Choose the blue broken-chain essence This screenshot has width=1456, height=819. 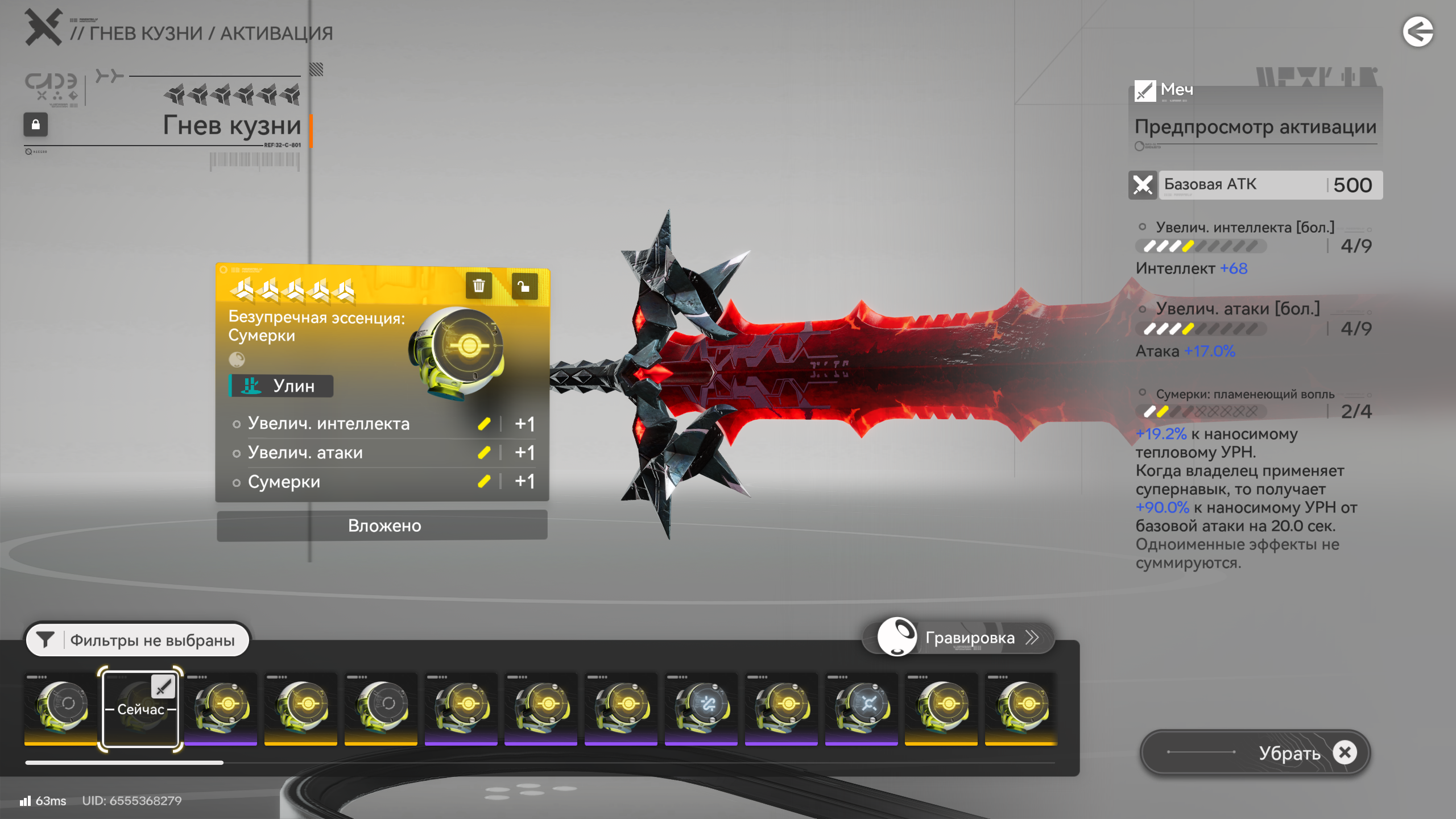tap(701, 707)
